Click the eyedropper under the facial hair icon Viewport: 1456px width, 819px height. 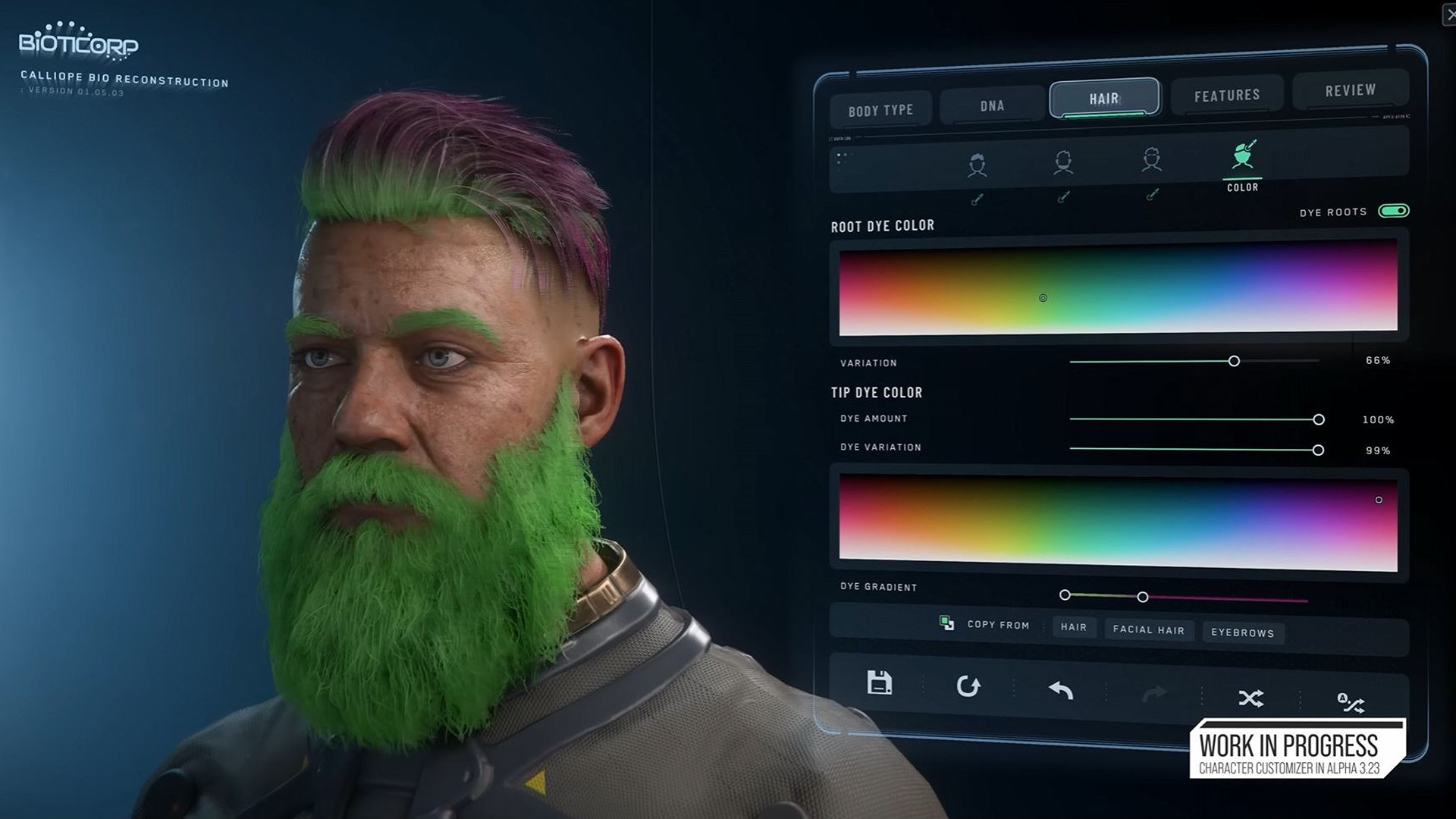(x=1064, y=199)
